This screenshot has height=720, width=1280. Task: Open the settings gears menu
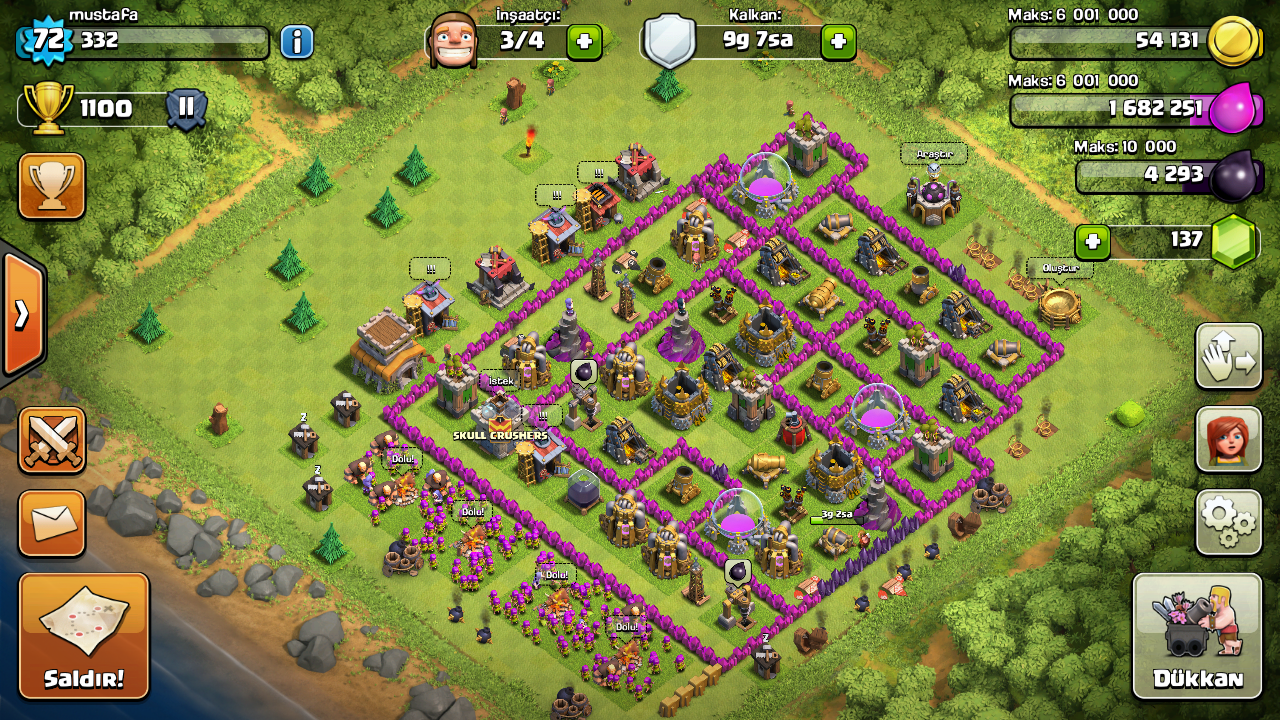(x=1228, y=522)
